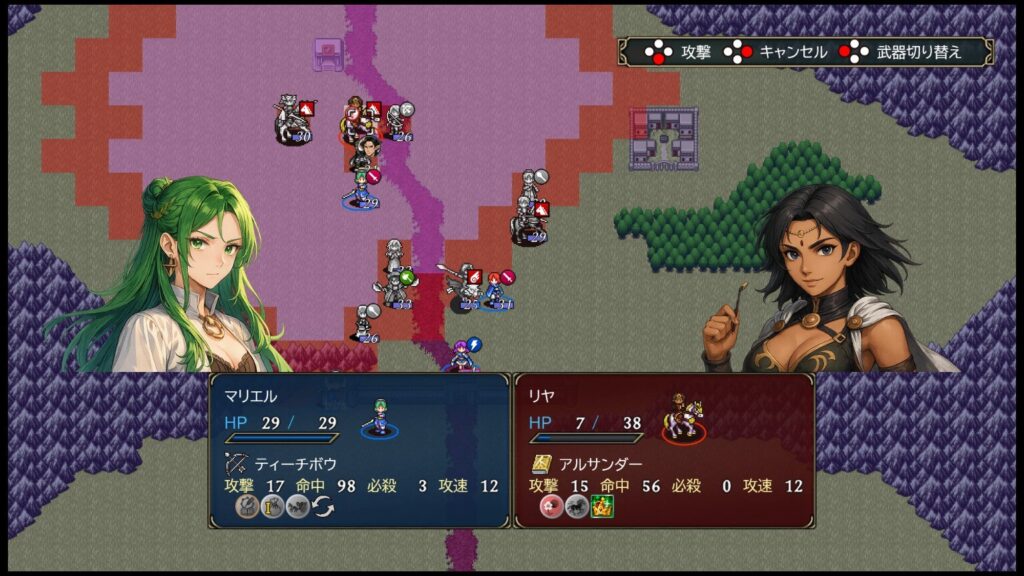This screenshot has width=1024, height=576.
Task: Inspect Riya's golden crown skill icon
Action: tap(602, 507)
